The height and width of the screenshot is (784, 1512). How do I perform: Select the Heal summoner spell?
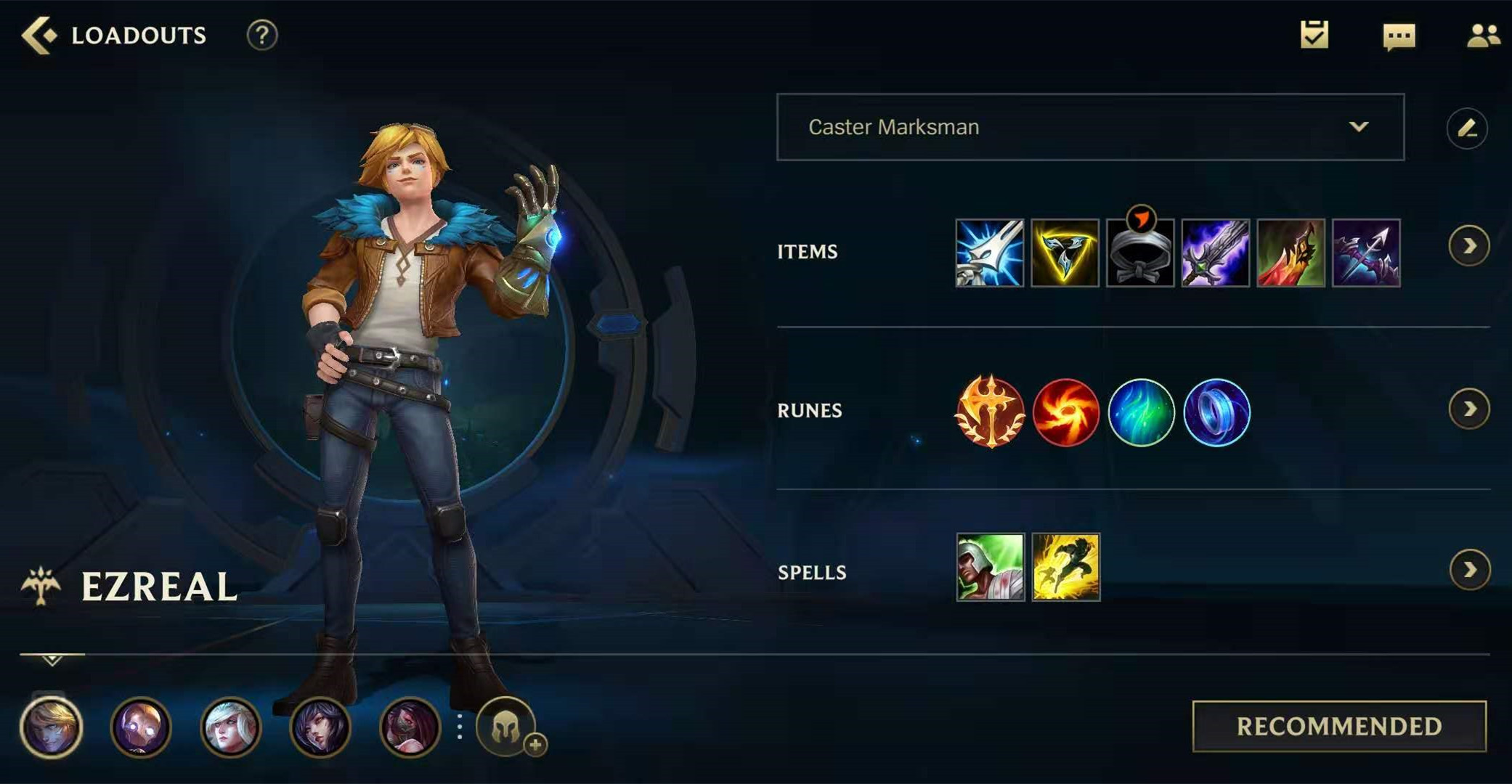(990, 567)
